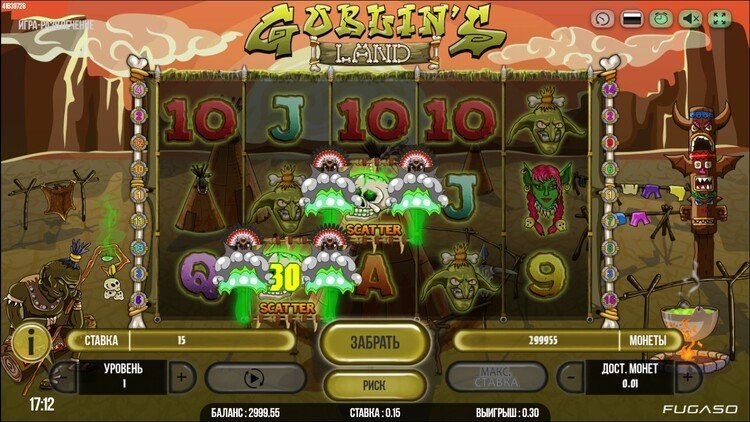750x422 pixels.
Task: Gamble the win with the РИСК button
Action: click(375, 383)
